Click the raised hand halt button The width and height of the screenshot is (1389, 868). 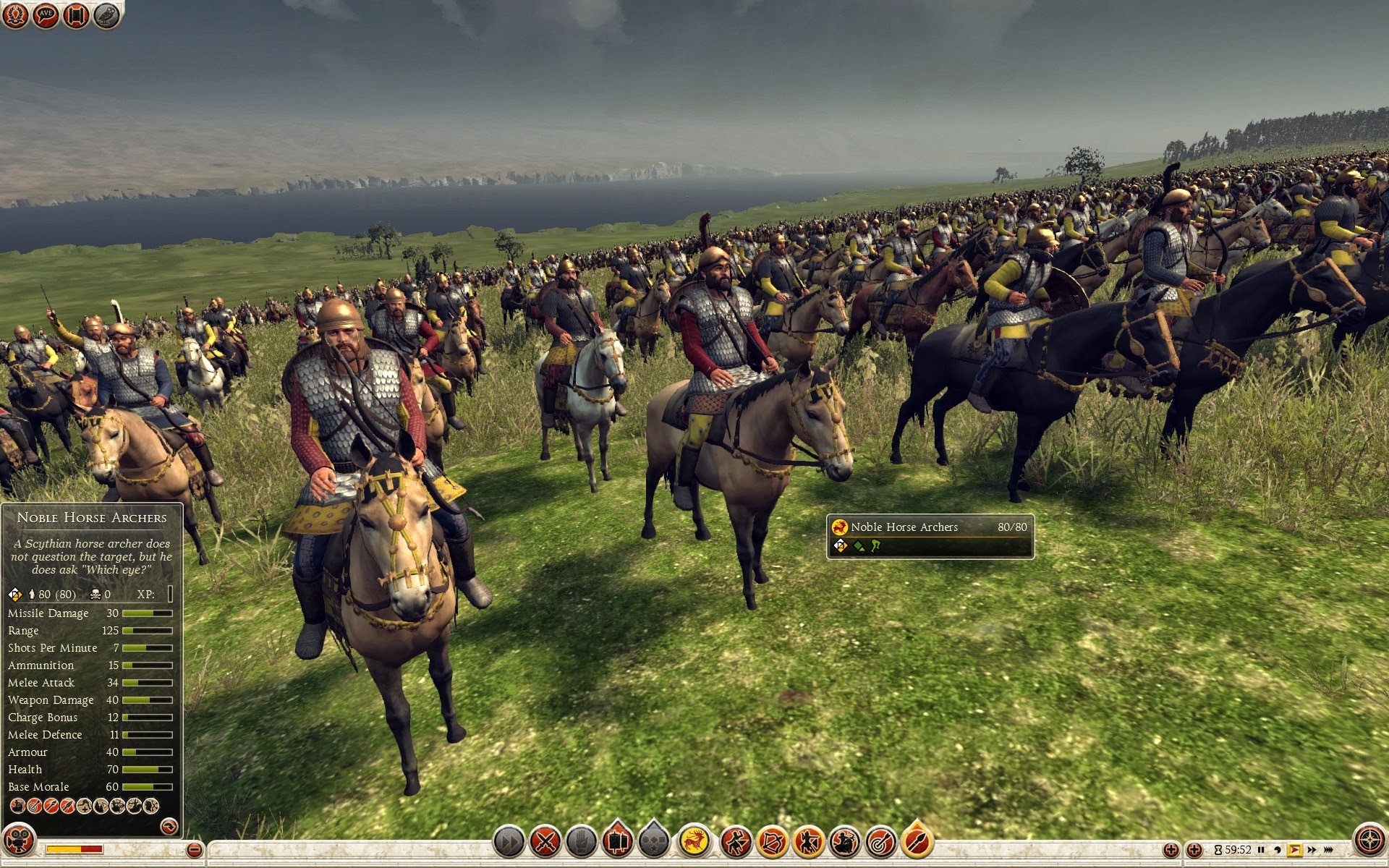(x=581, y=842)
